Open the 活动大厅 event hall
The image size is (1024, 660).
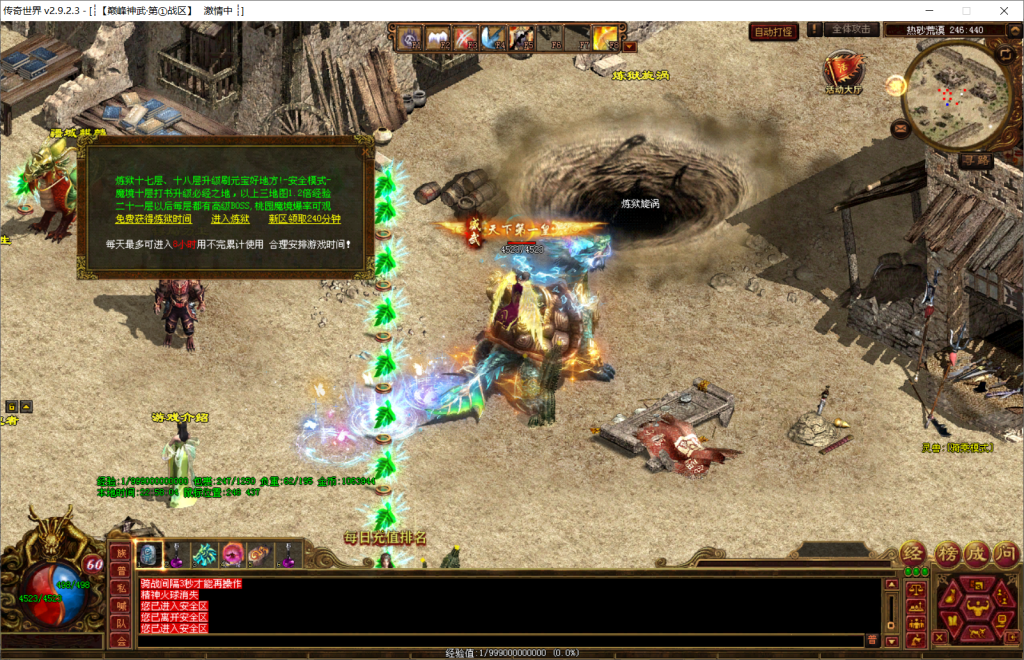[843, 73]
